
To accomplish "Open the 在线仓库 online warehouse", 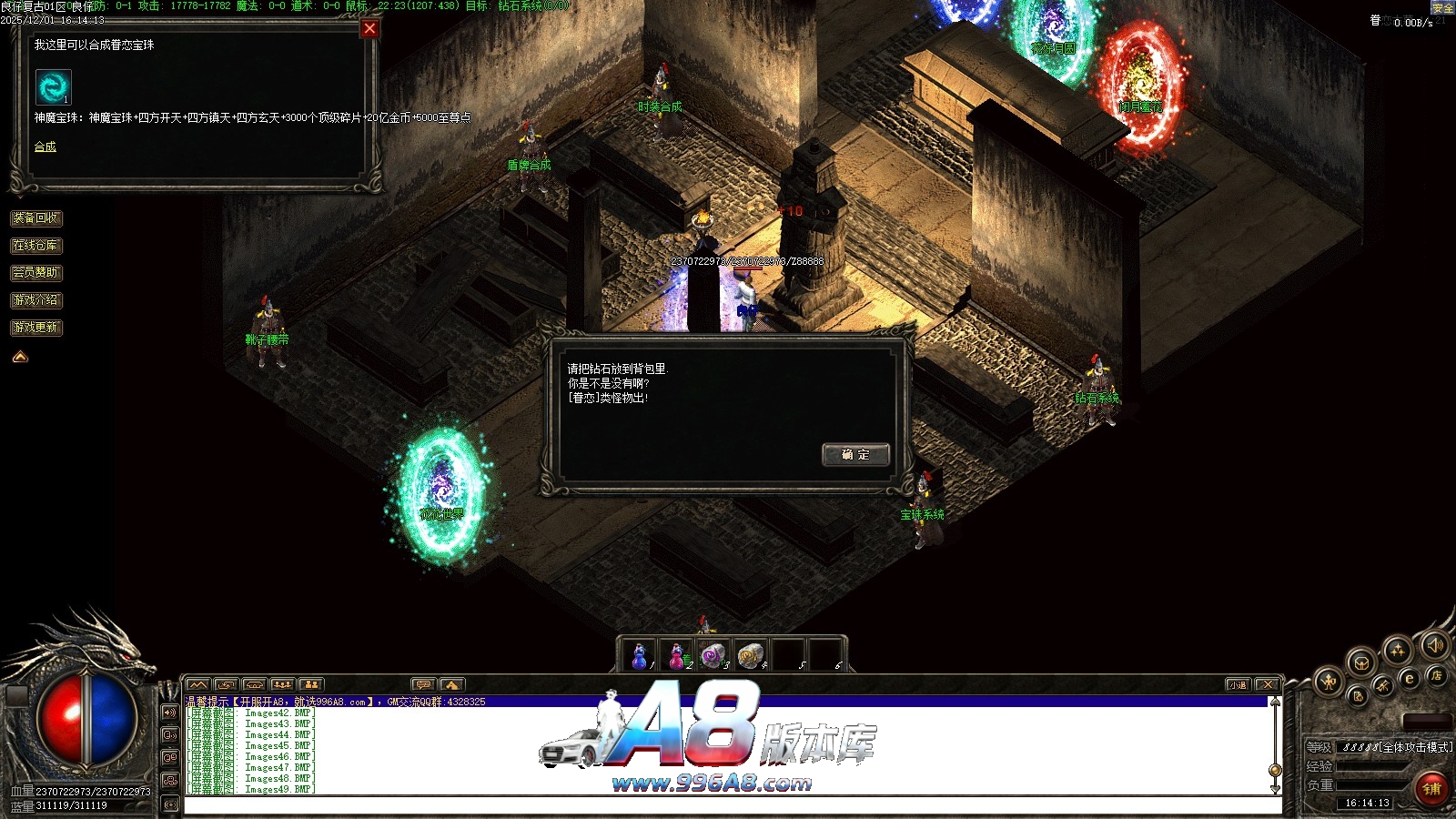I will point(36,246).
